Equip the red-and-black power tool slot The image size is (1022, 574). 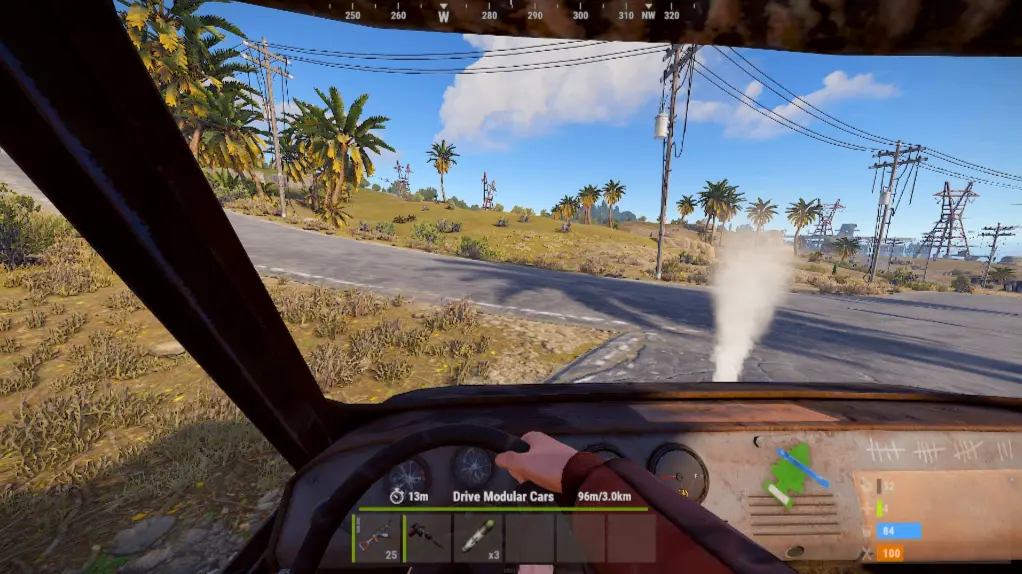[x=427, y=538]
